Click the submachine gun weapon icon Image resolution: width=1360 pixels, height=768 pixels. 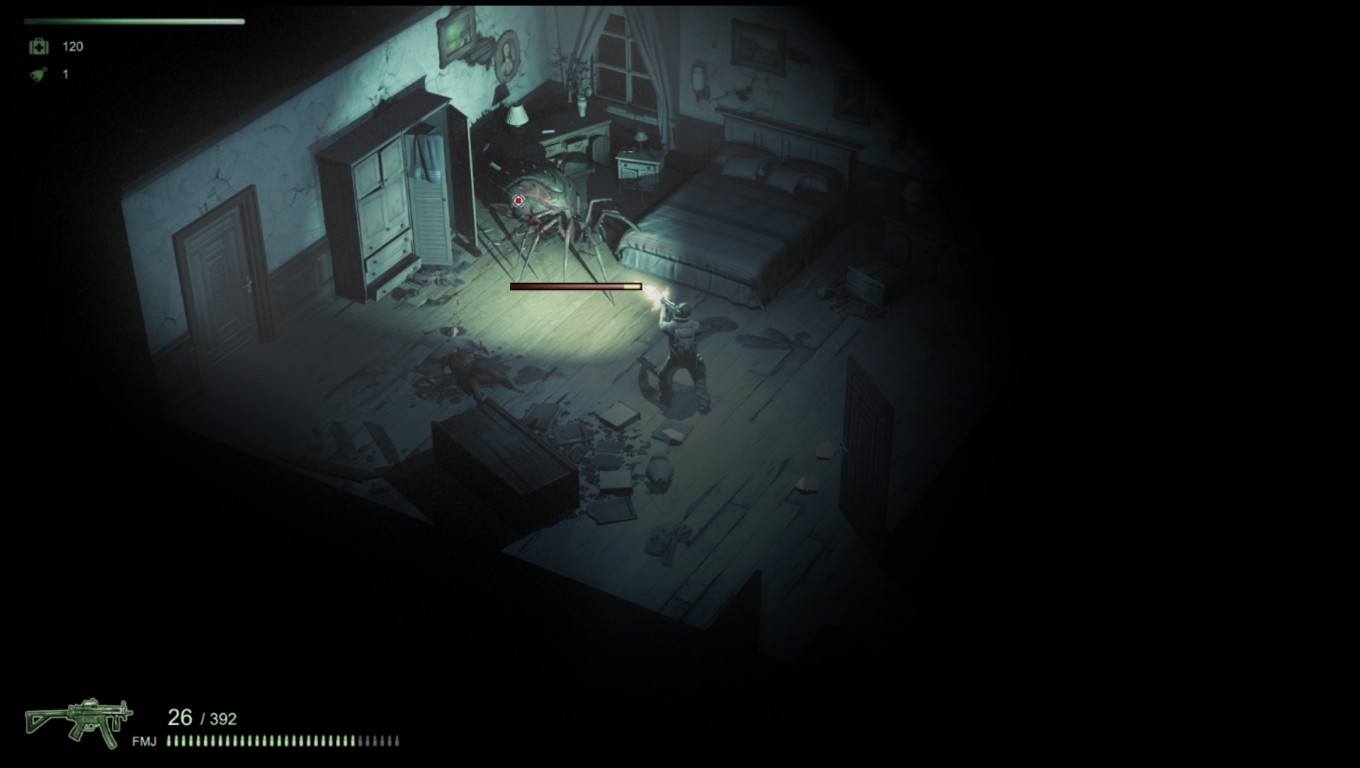(x=79, y=720)
